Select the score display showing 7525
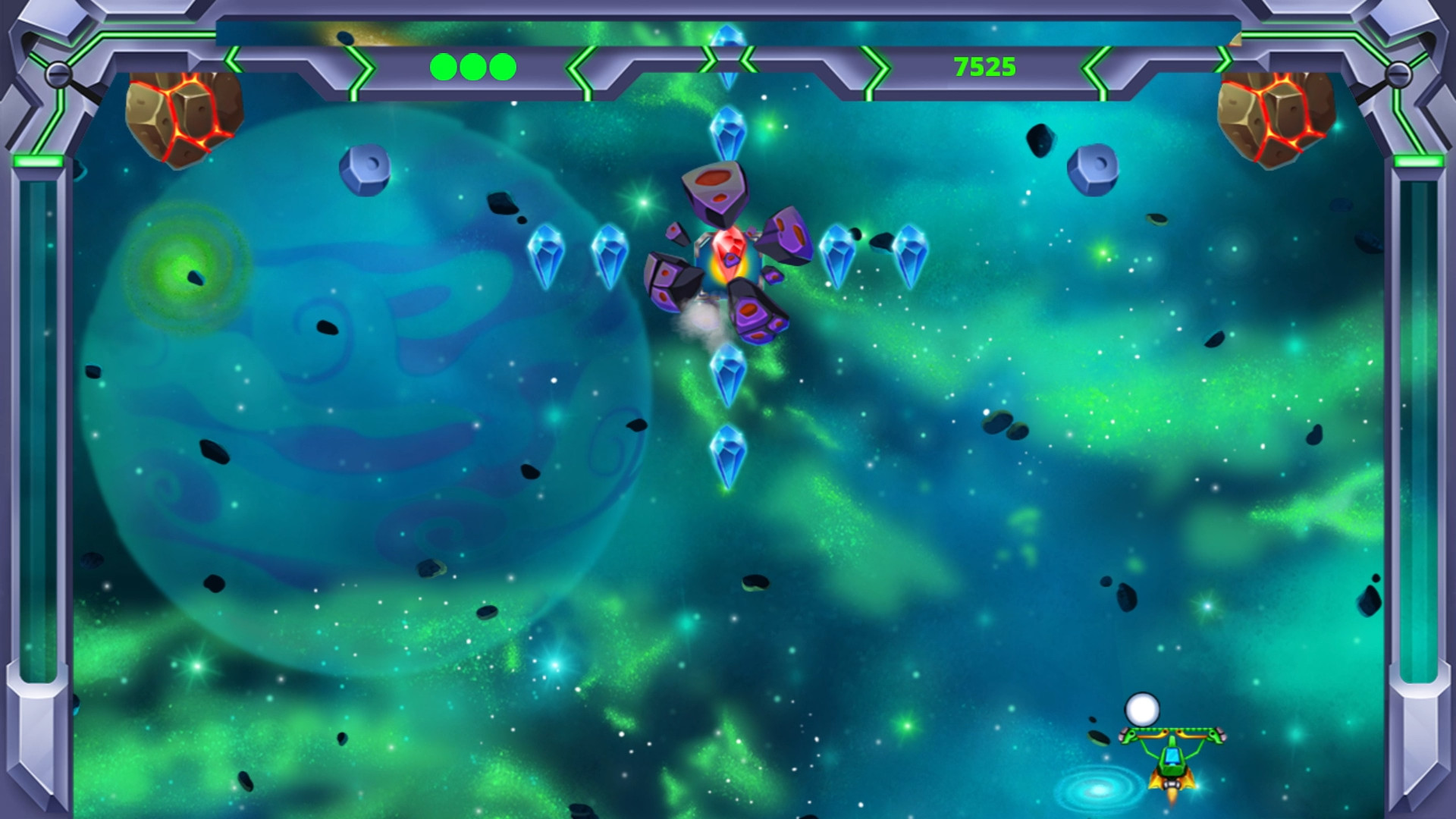 click(984, 65)
